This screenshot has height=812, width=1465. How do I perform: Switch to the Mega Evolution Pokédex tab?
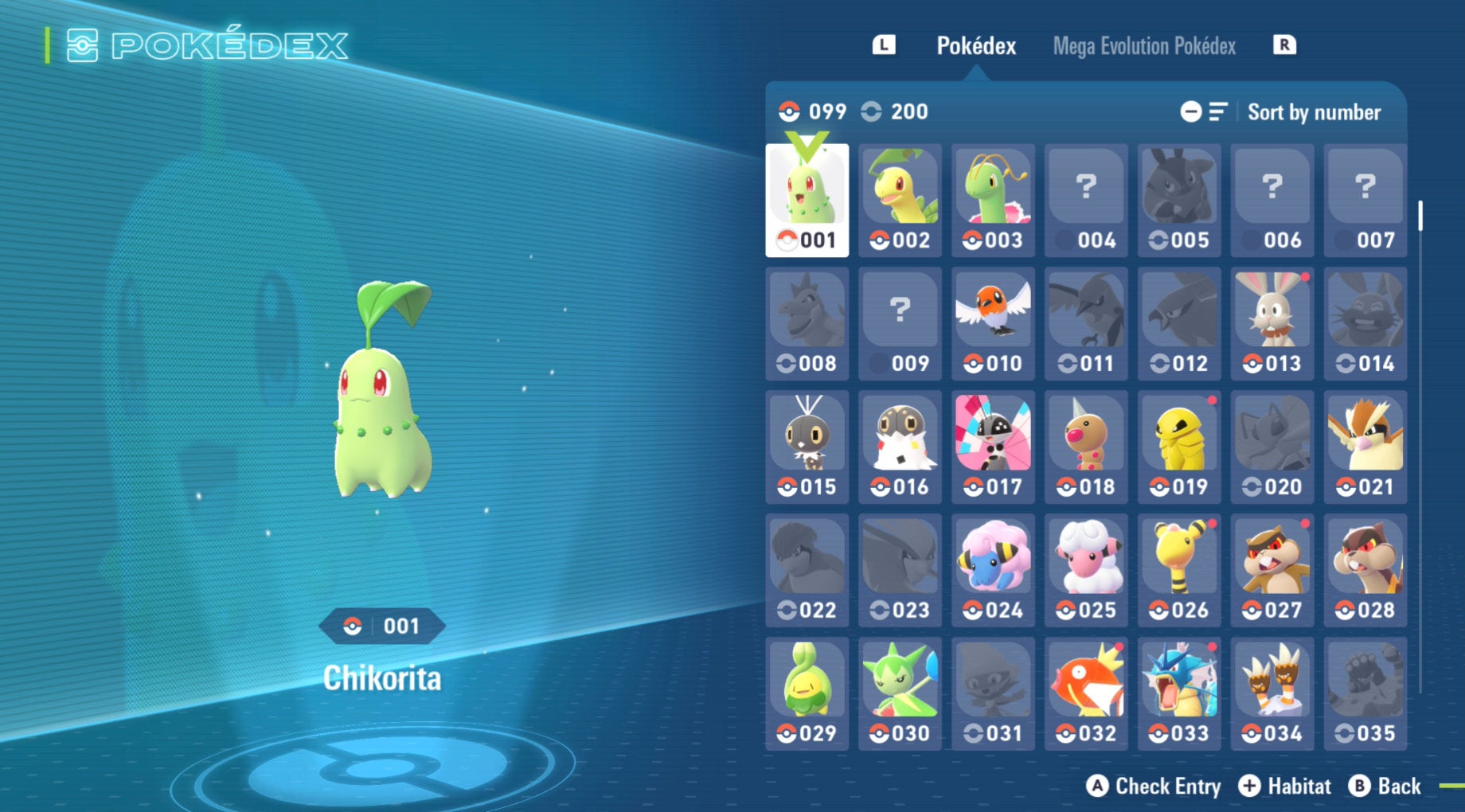coord(1143,46)
